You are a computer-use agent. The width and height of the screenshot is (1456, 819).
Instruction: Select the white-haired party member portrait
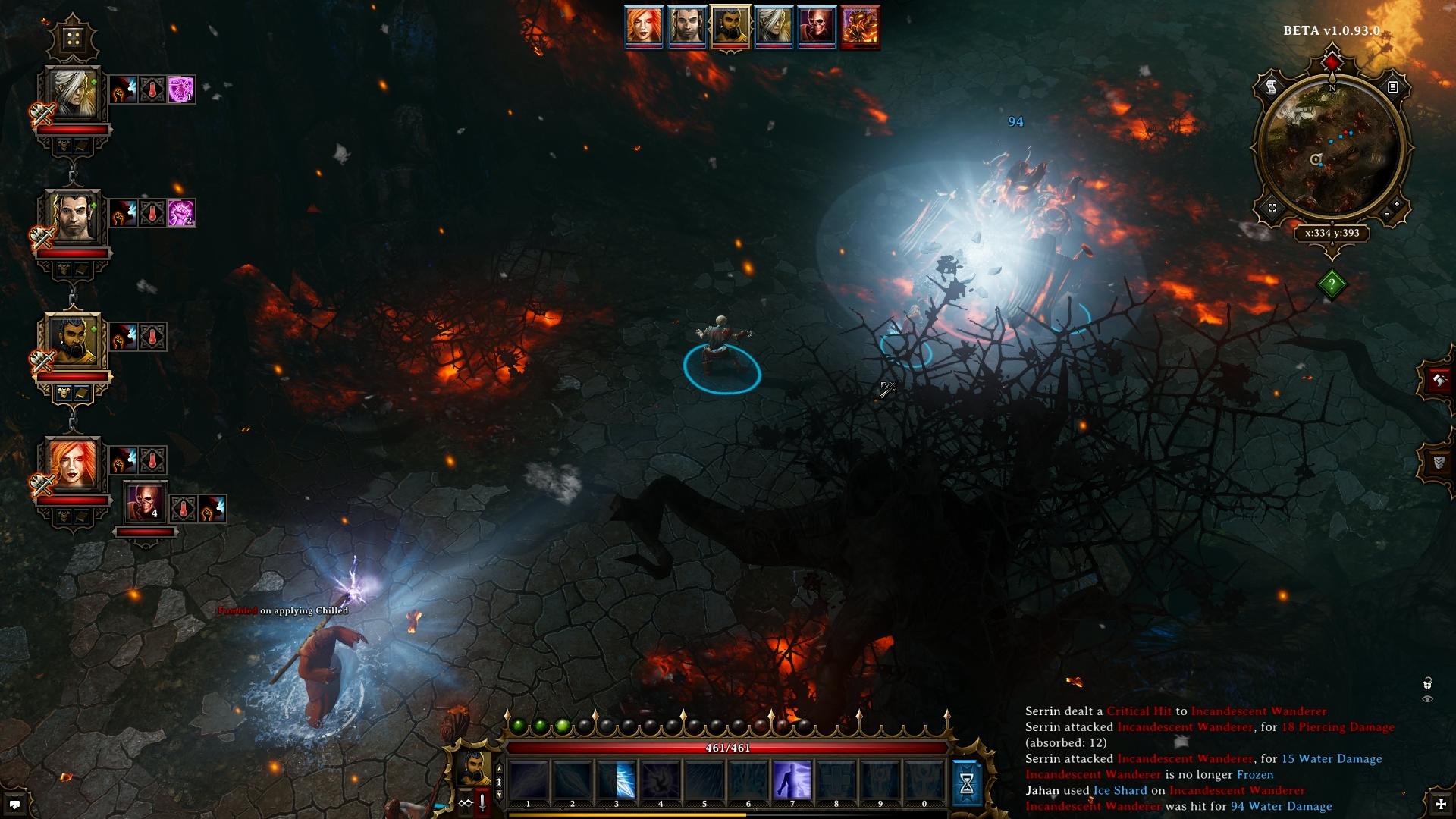73,93
